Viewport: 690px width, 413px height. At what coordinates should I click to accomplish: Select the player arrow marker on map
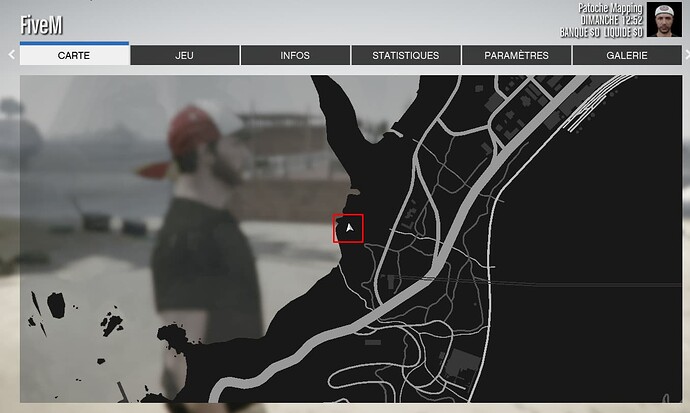point(348,228)
